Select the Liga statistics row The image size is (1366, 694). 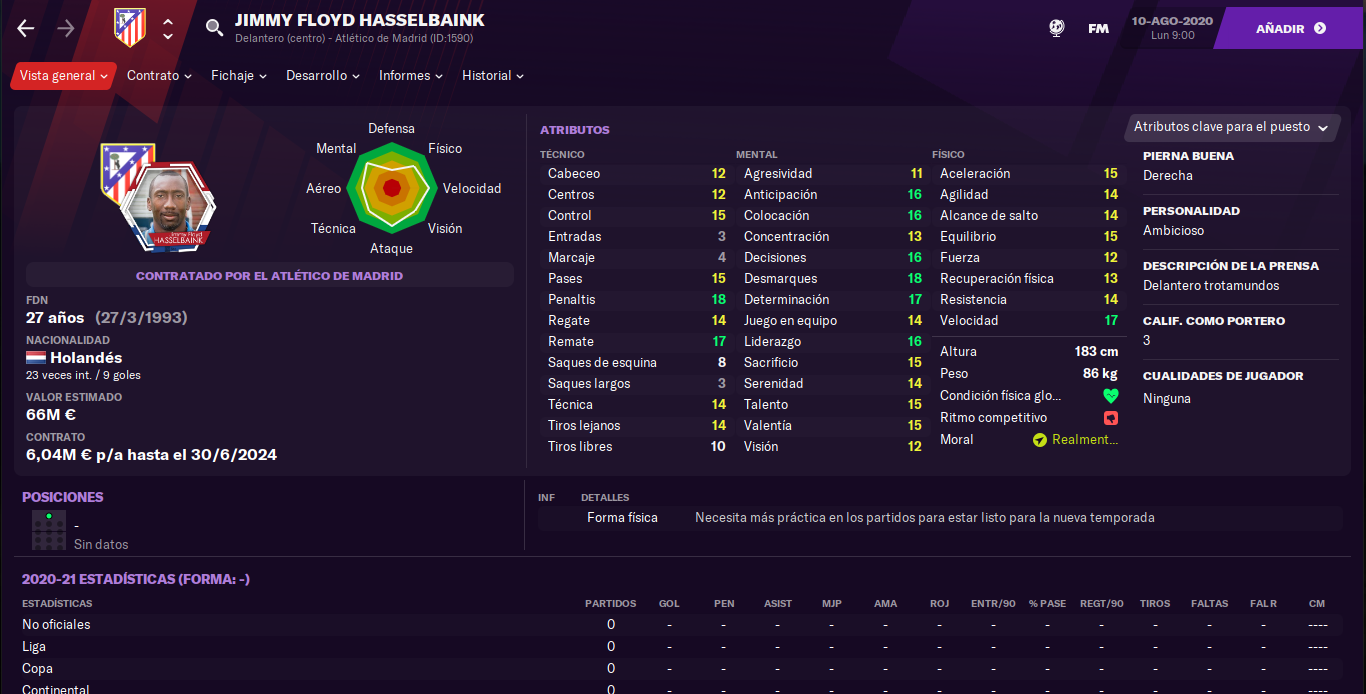pyautogui.click(x=36, y=647)
